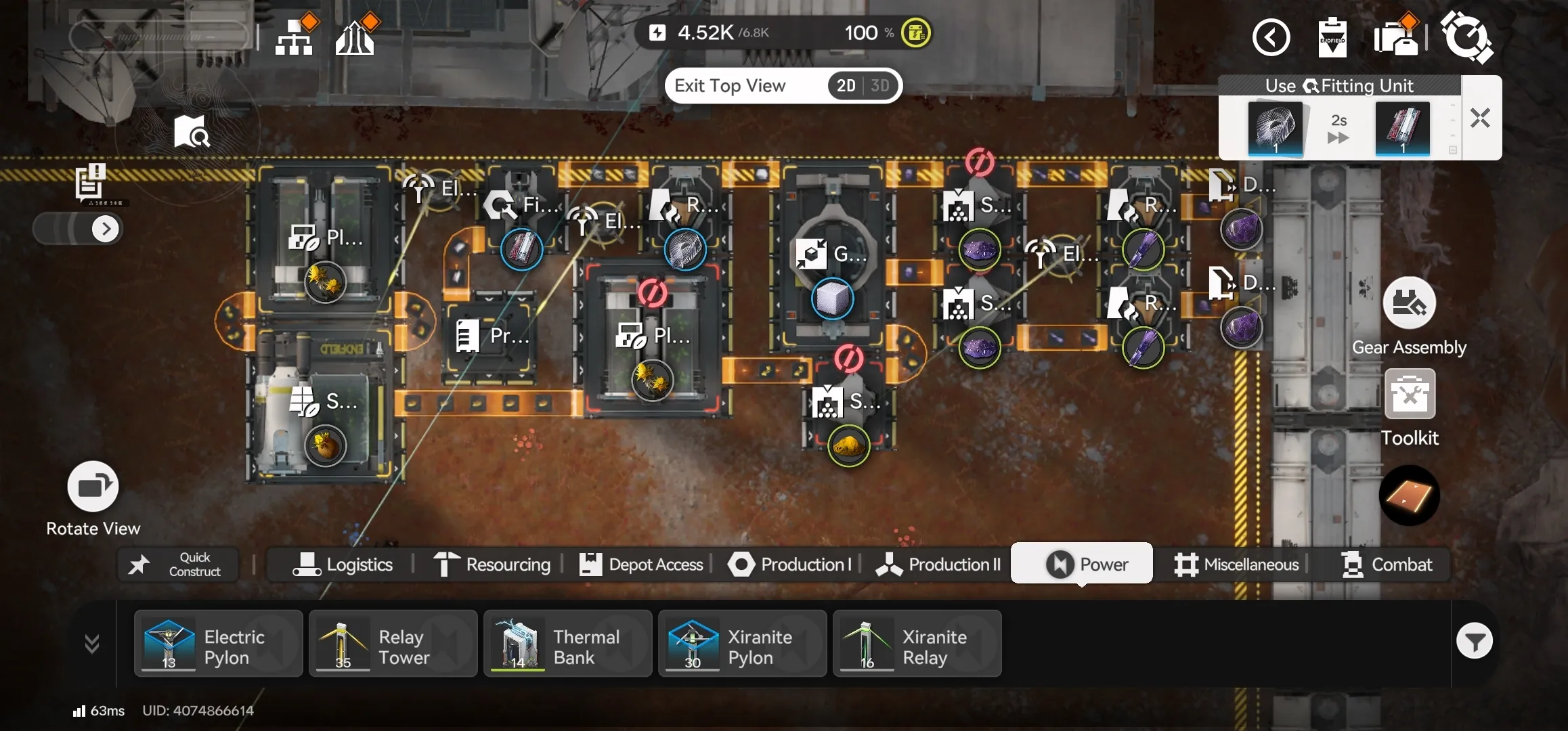Screen dimensions: 1568x731
Task: Choose the Xiranite Relay building
Action: tap(917, 644)
